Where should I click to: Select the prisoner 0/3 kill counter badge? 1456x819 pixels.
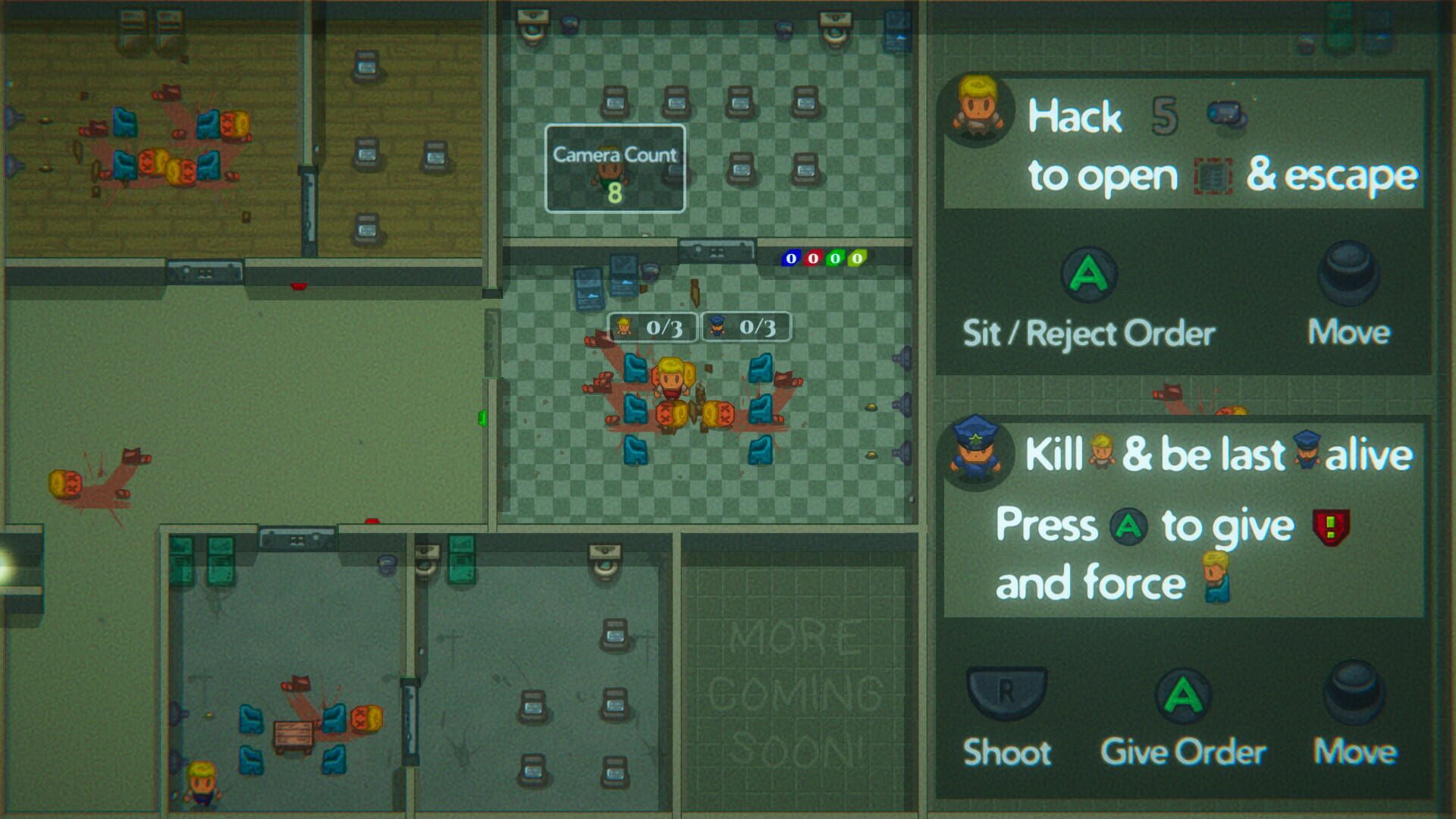(x=651, y=328)
